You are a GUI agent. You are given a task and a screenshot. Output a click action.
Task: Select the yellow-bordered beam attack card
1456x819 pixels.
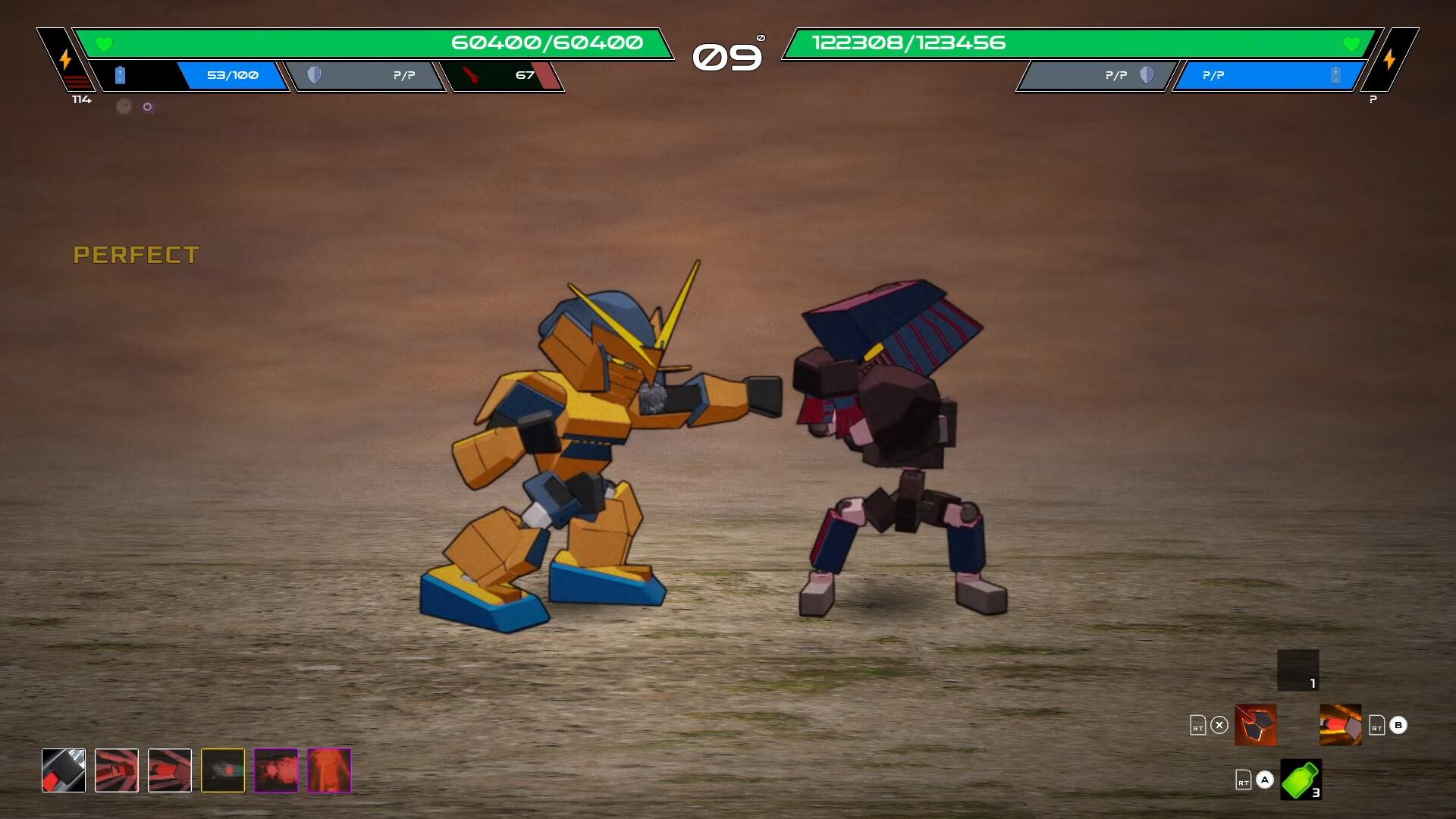pyautogui.click(x=222, y=770)
